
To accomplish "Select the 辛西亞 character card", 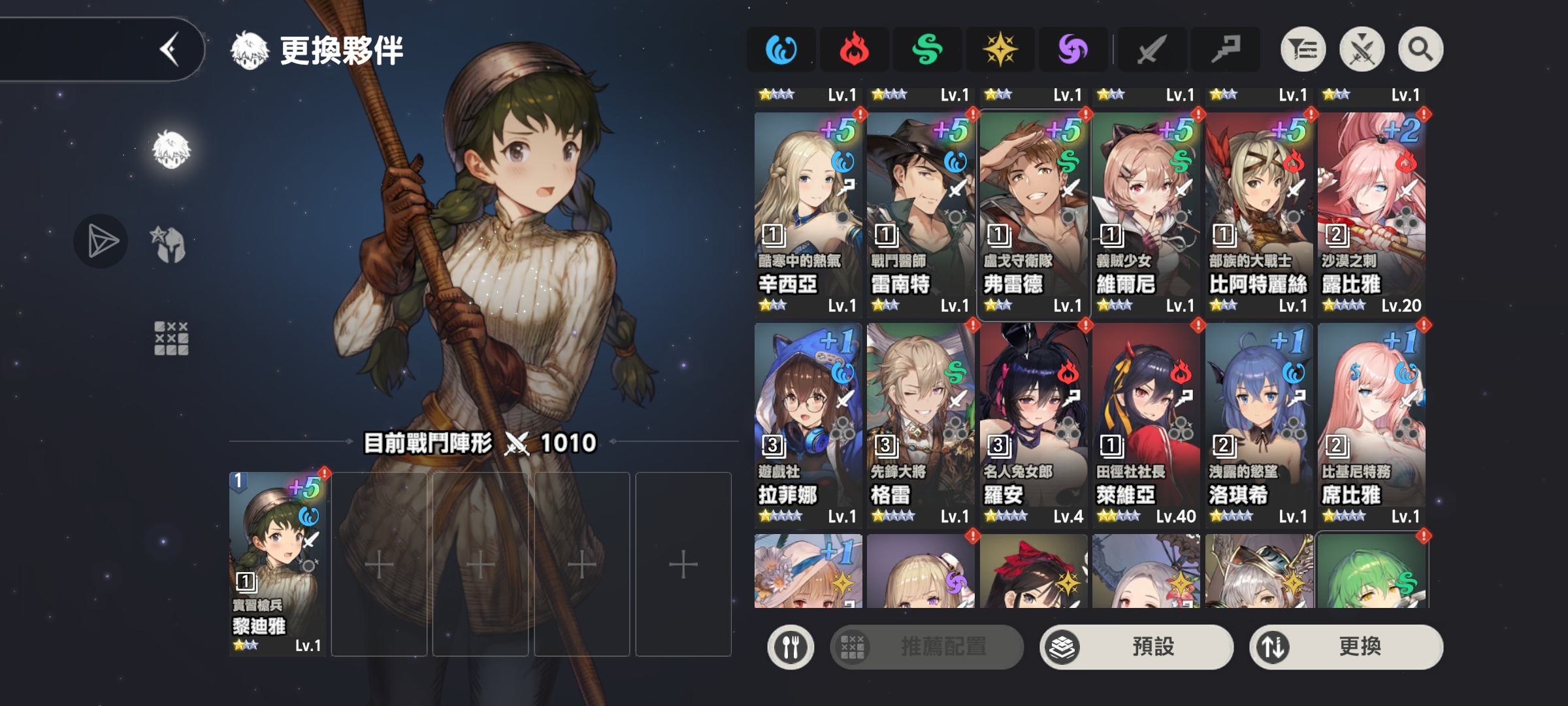I will pos(808,214).
